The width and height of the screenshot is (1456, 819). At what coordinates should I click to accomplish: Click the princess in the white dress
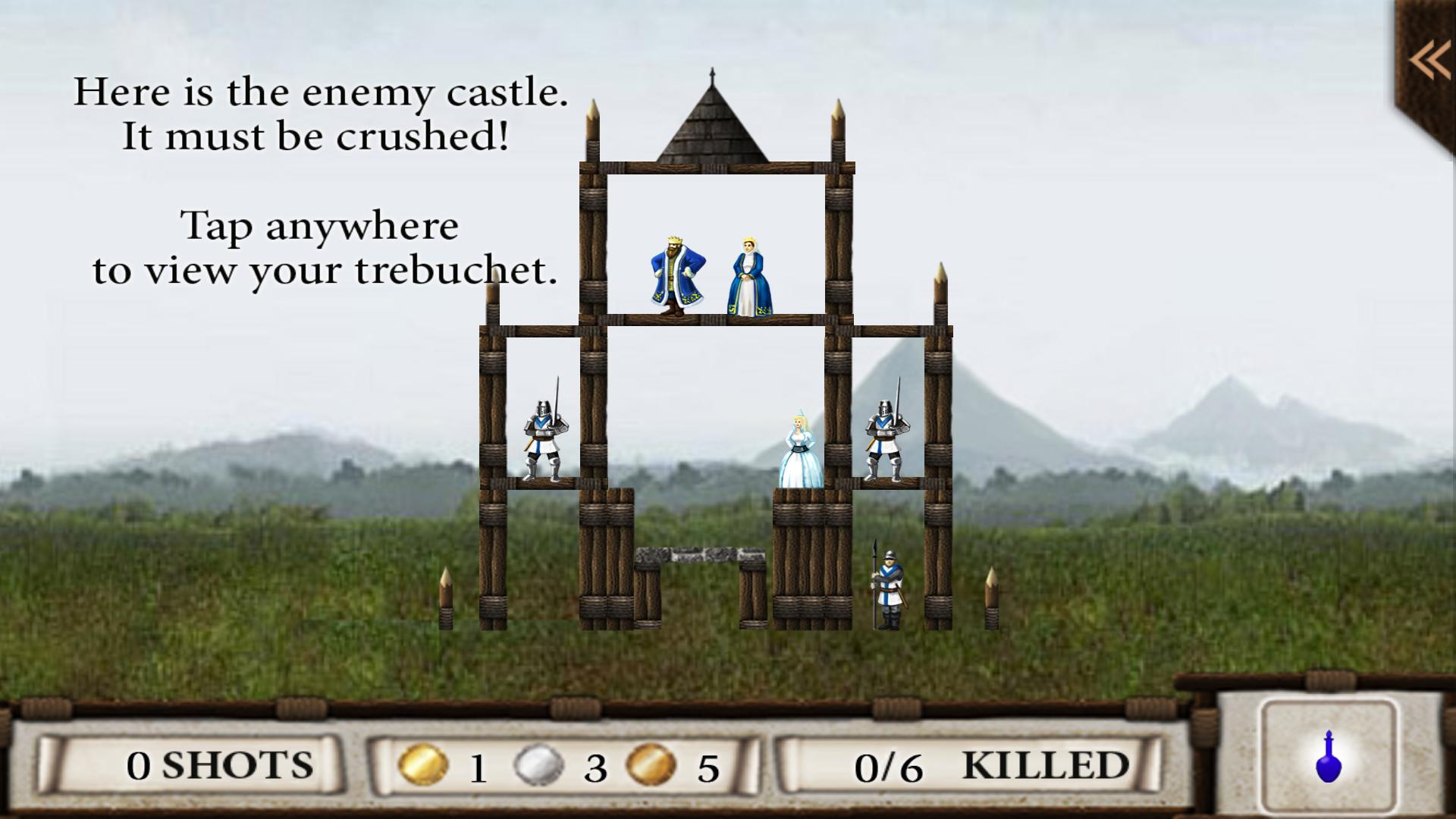[800, 447]
